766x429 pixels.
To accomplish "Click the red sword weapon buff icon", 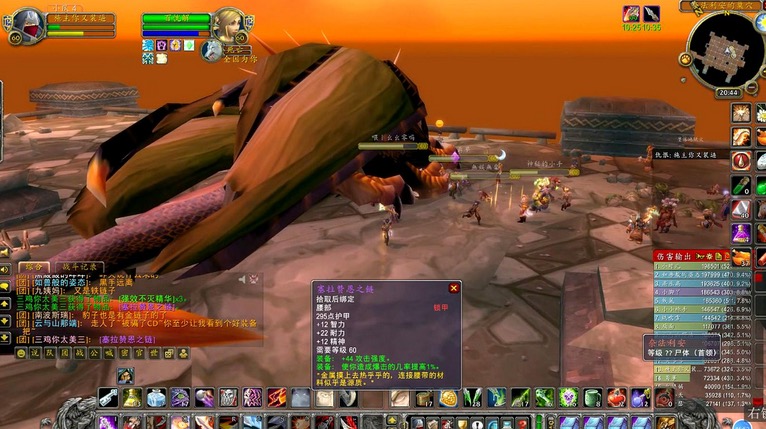I will coord(631,13).
